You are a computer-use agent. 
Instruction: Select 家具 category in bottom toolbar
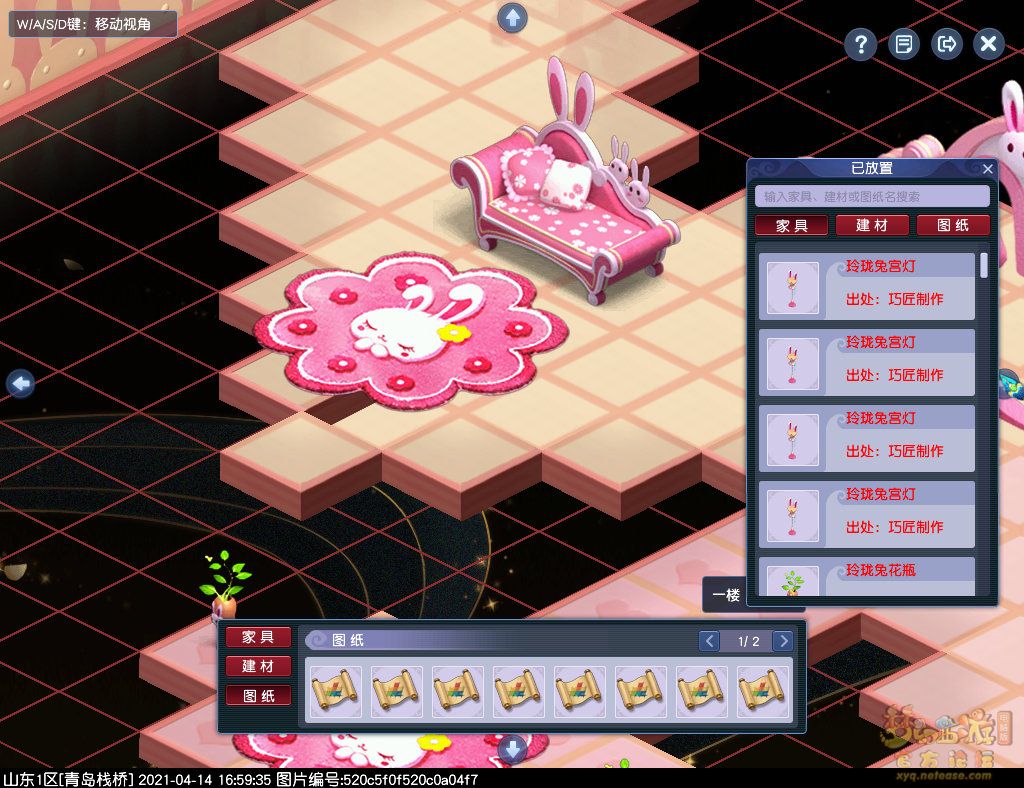(258, 637)
